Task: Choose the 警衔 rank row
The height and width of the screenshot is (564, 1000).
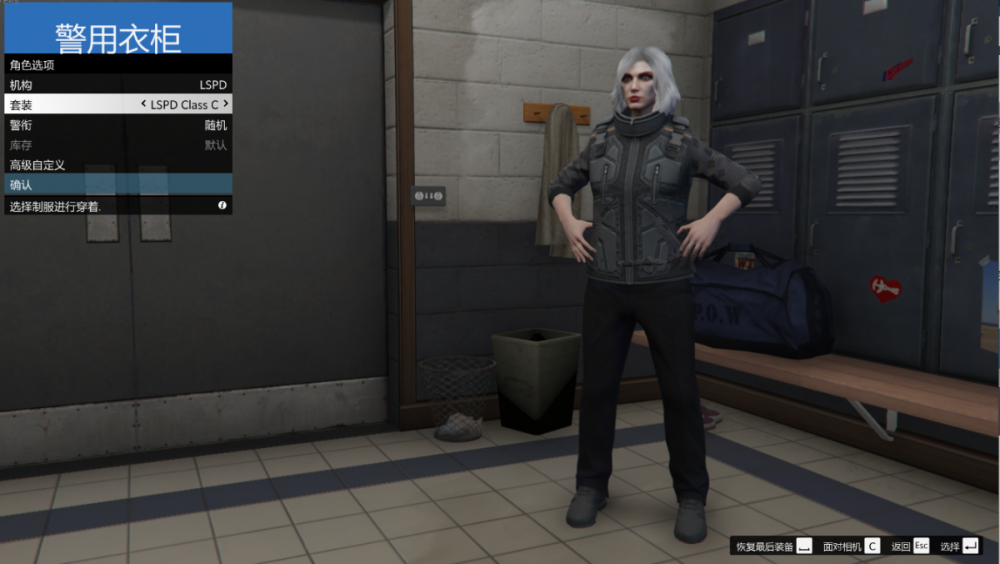Action: 118,125
